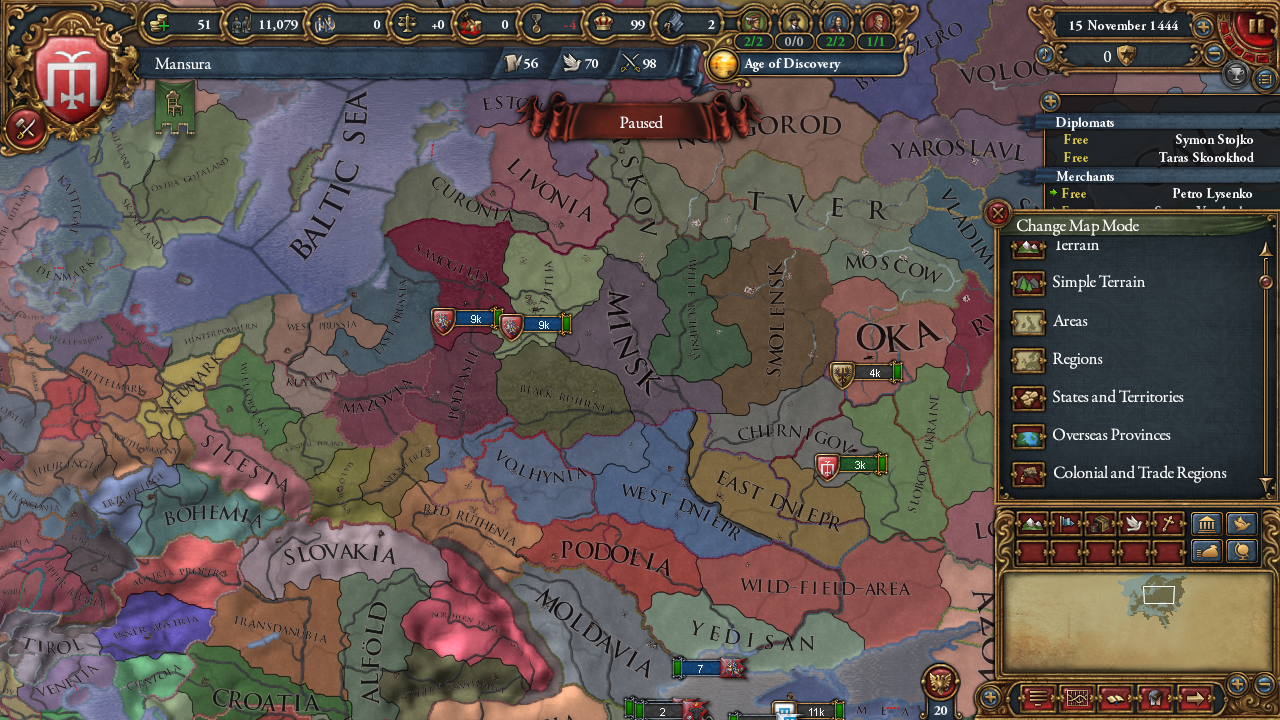Open the macrobuilder buildings tab bank icon
The image size is (1280, 720).
[1206, 523]
